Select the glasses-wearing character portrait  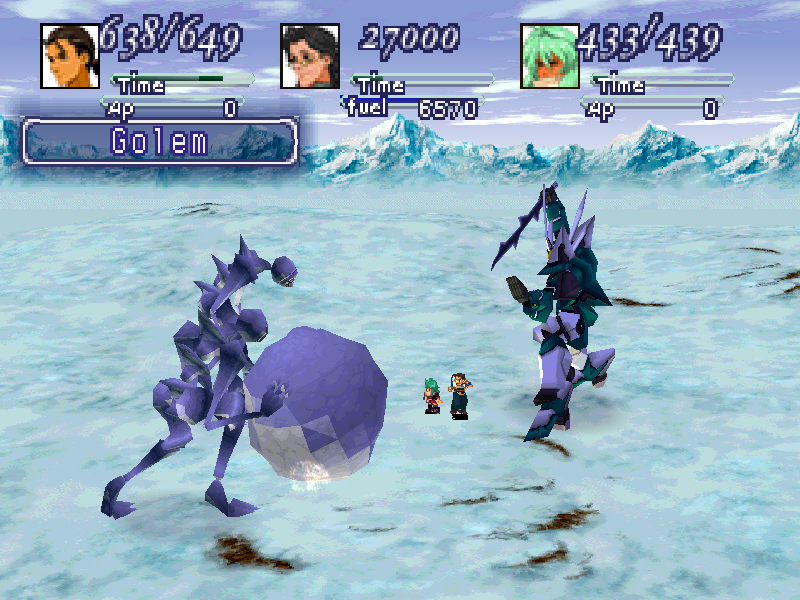310,56
